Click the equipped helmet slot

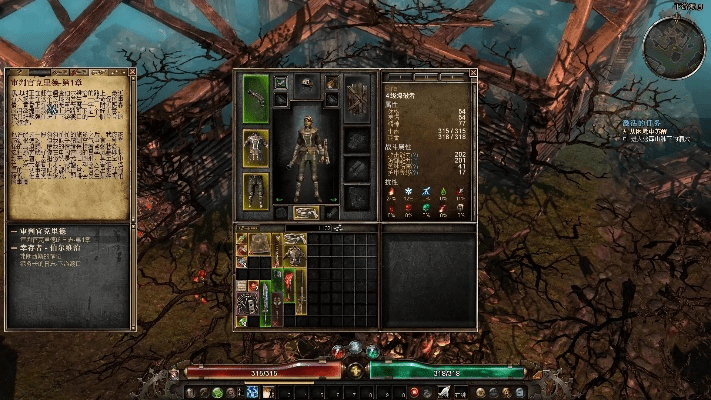point(307,82)
